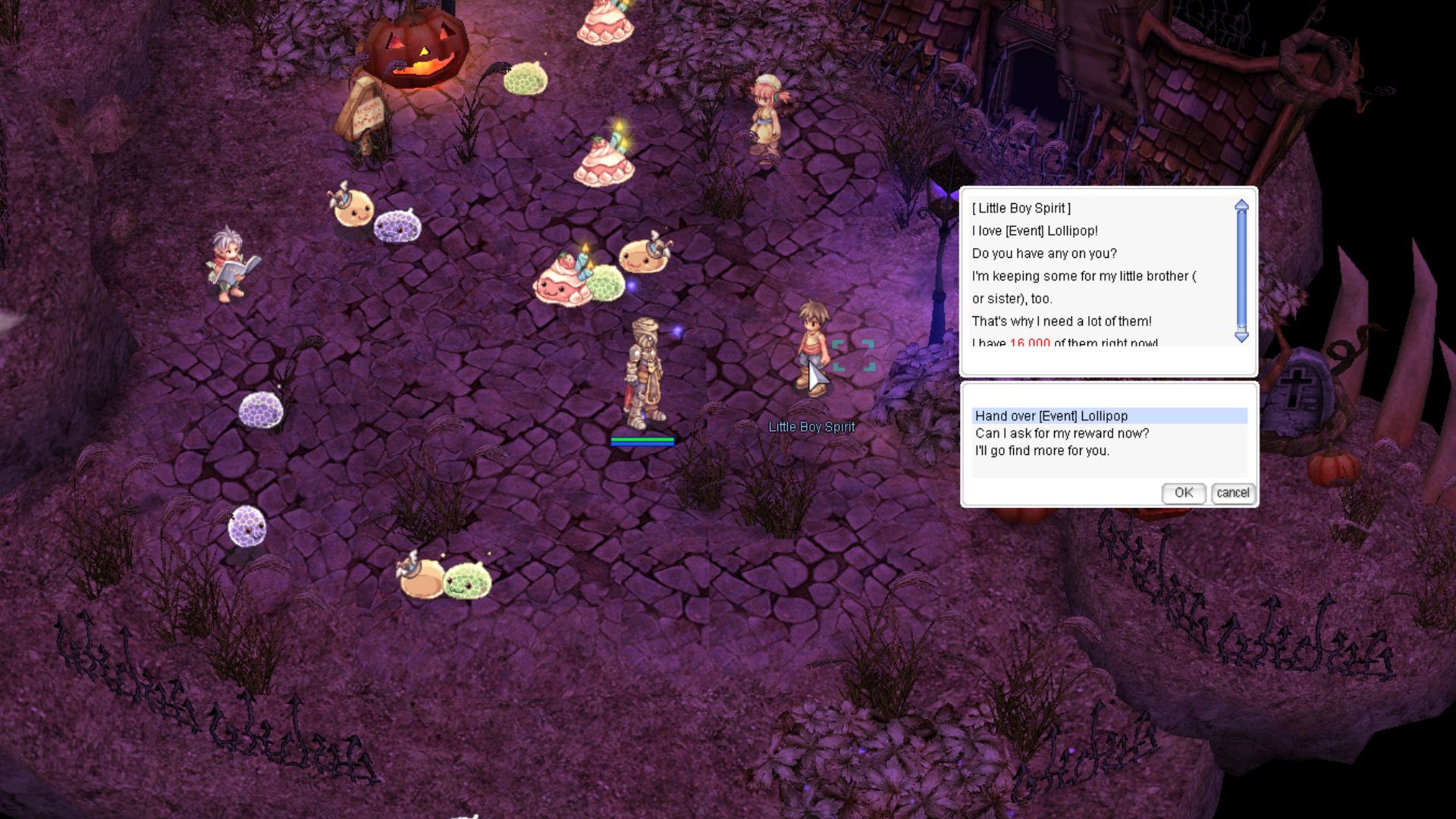Pick the 'I'll go find more for you.' reply
The image size is (1456, 819).
(1042, 450)
